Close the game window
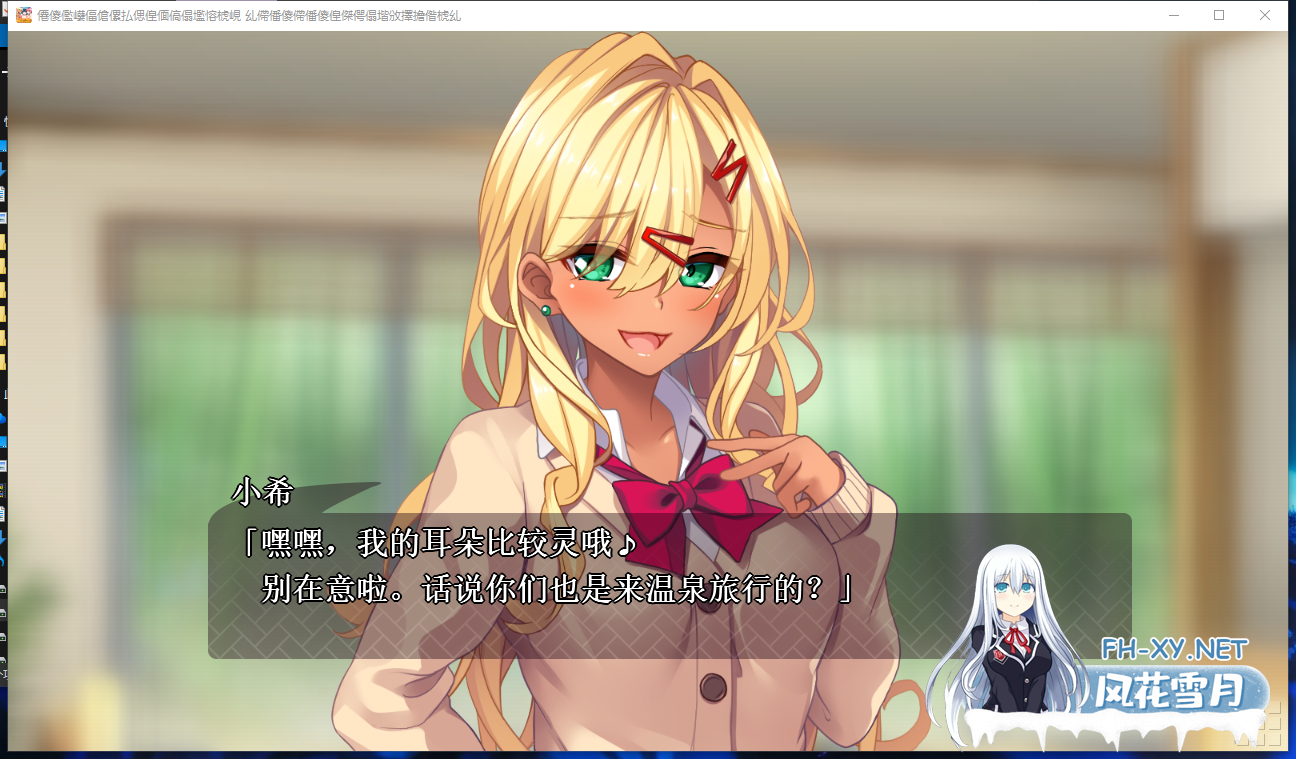The height and width of the screenshot is (759, 1296). click(x=1266, y=14)
